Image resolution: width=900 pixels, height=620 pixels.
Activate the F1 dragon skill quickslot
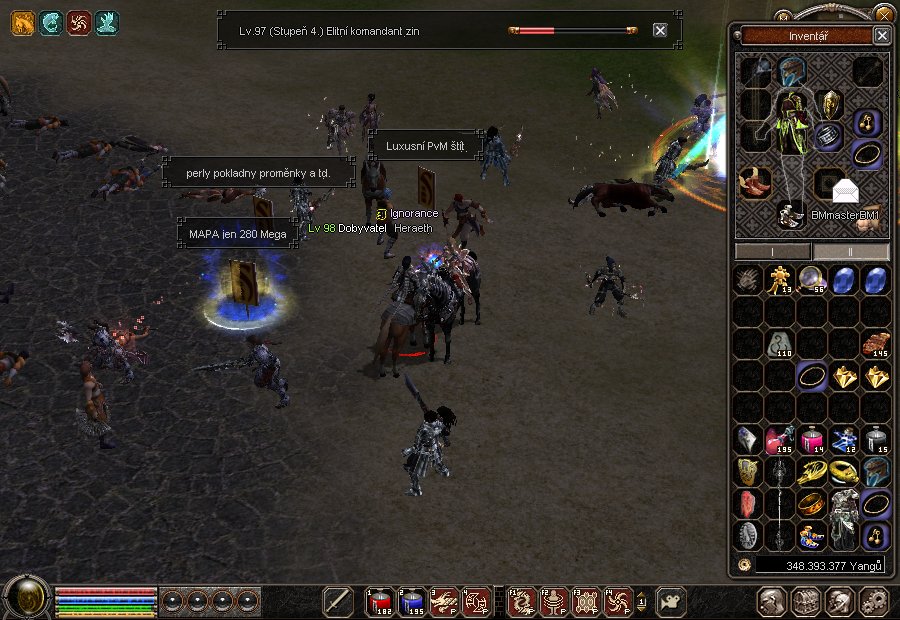[x=521, y=600]
